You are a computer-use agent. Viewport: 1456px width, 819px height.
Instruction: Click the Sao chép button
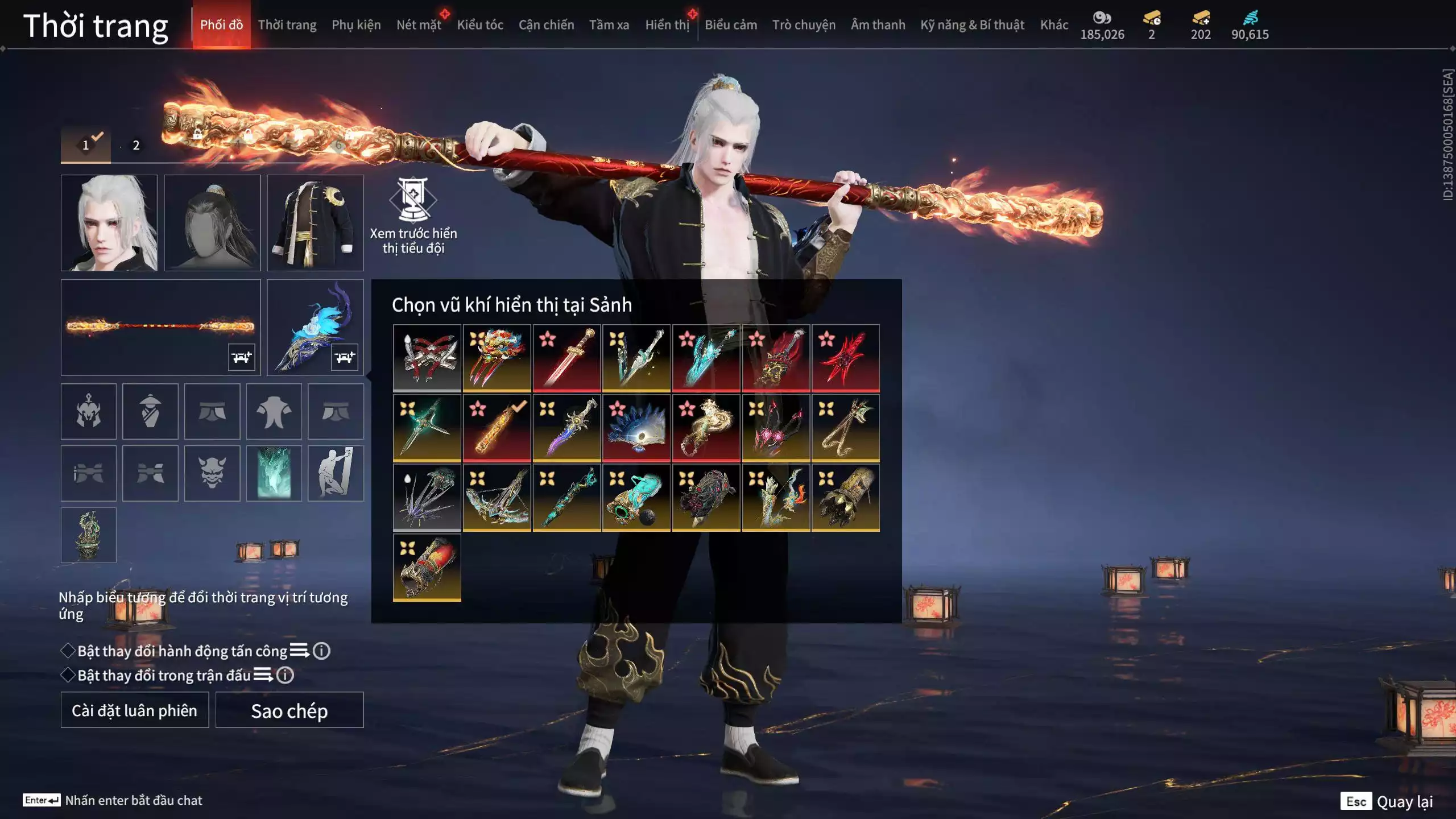click(x=289, y=710)
